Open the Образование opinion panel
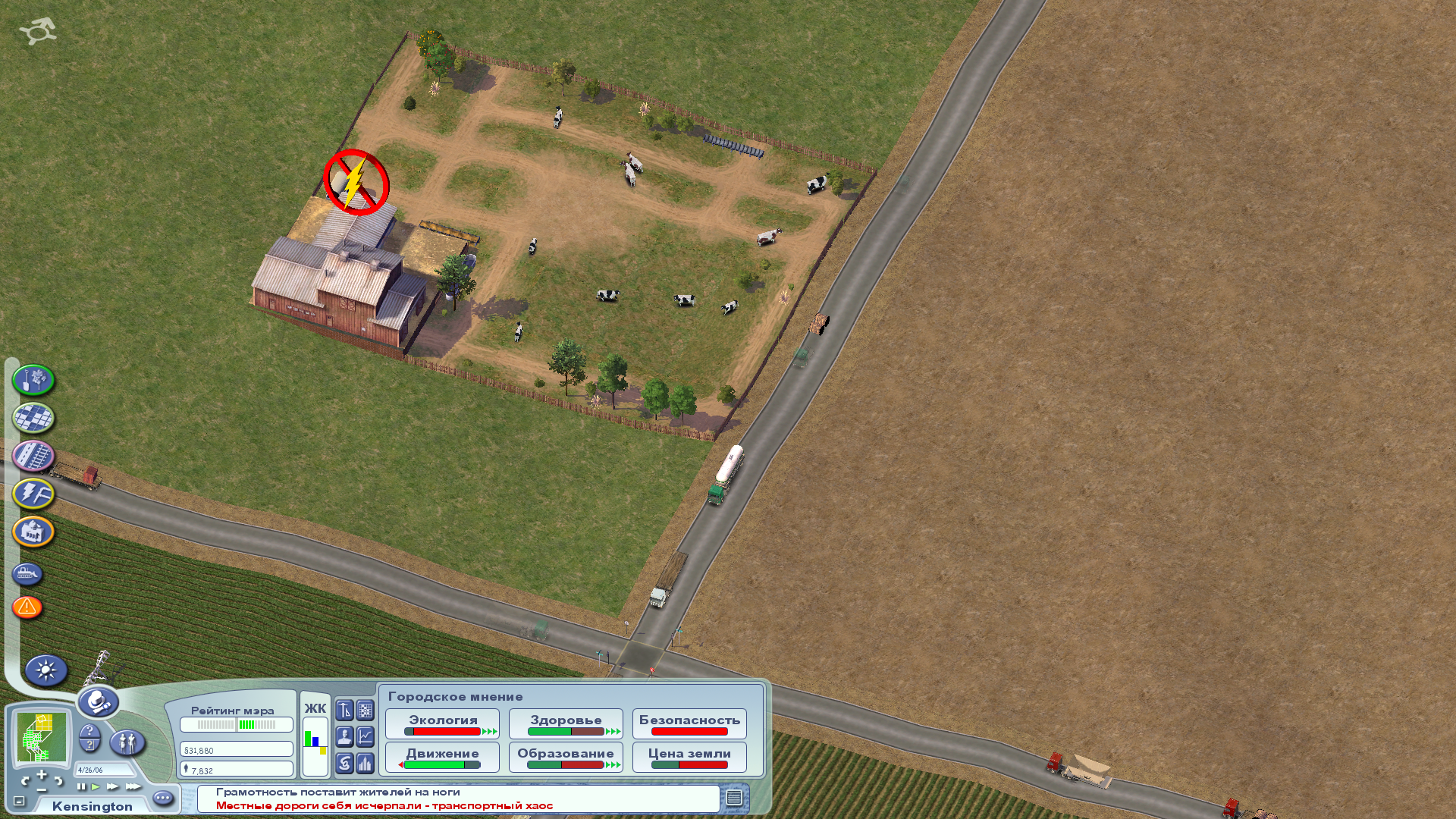The height and width of the screenshot is (819, 1456). (566, 757)
